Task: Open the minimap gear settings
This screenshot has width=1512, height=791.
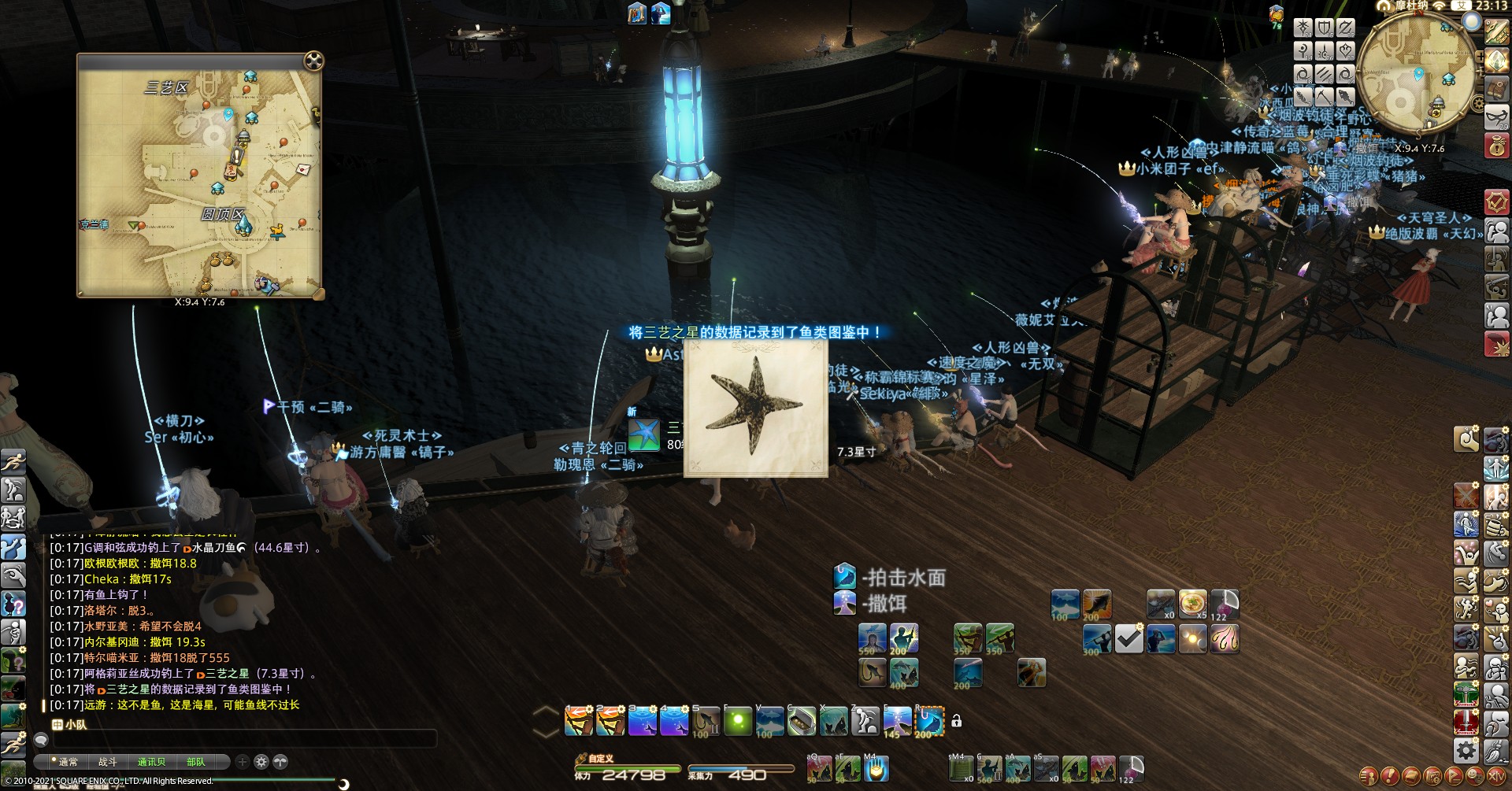Action: point(1478,104)
